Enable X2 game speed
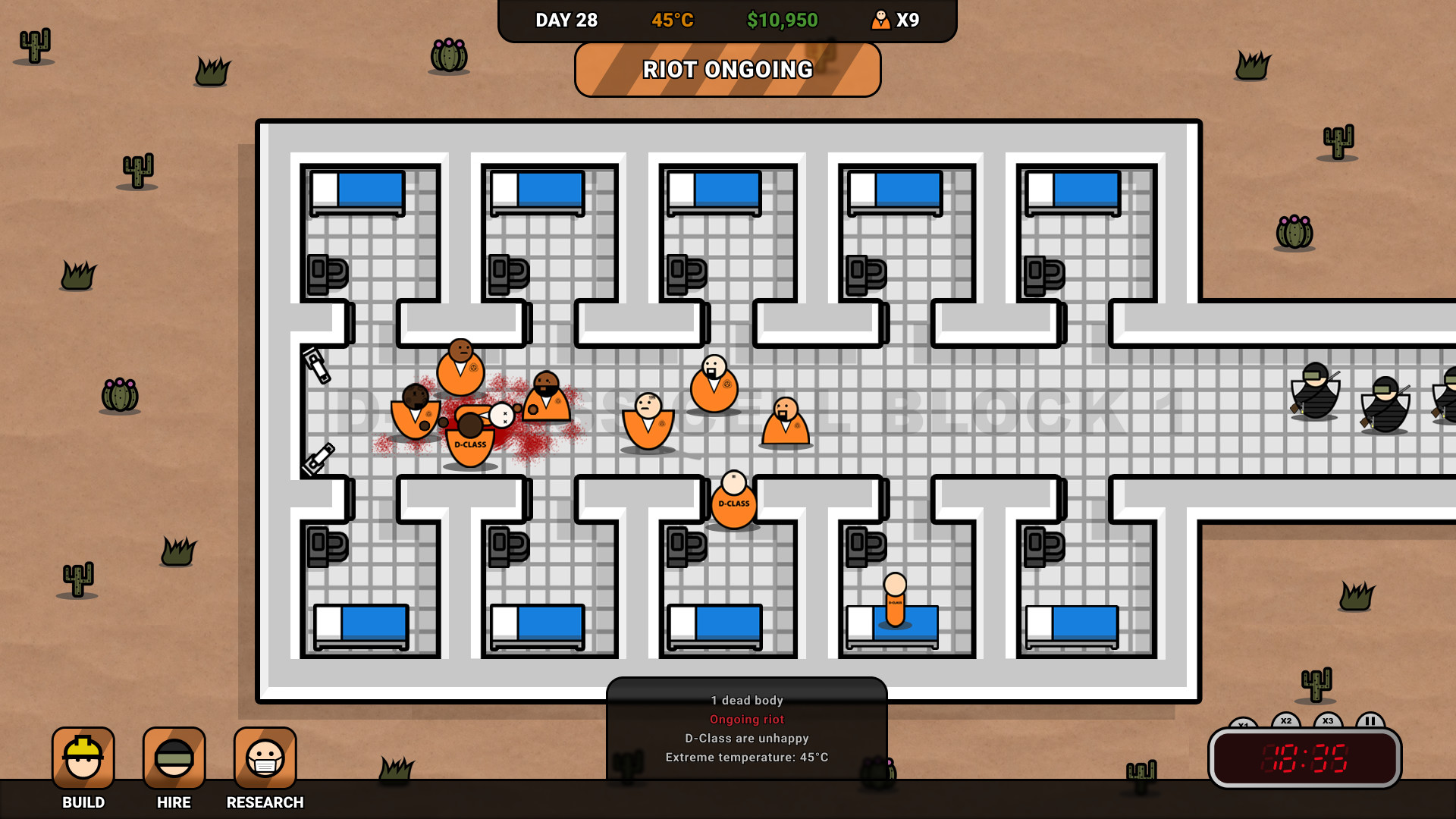1456x819 pixels. [x=1285, y=720]
